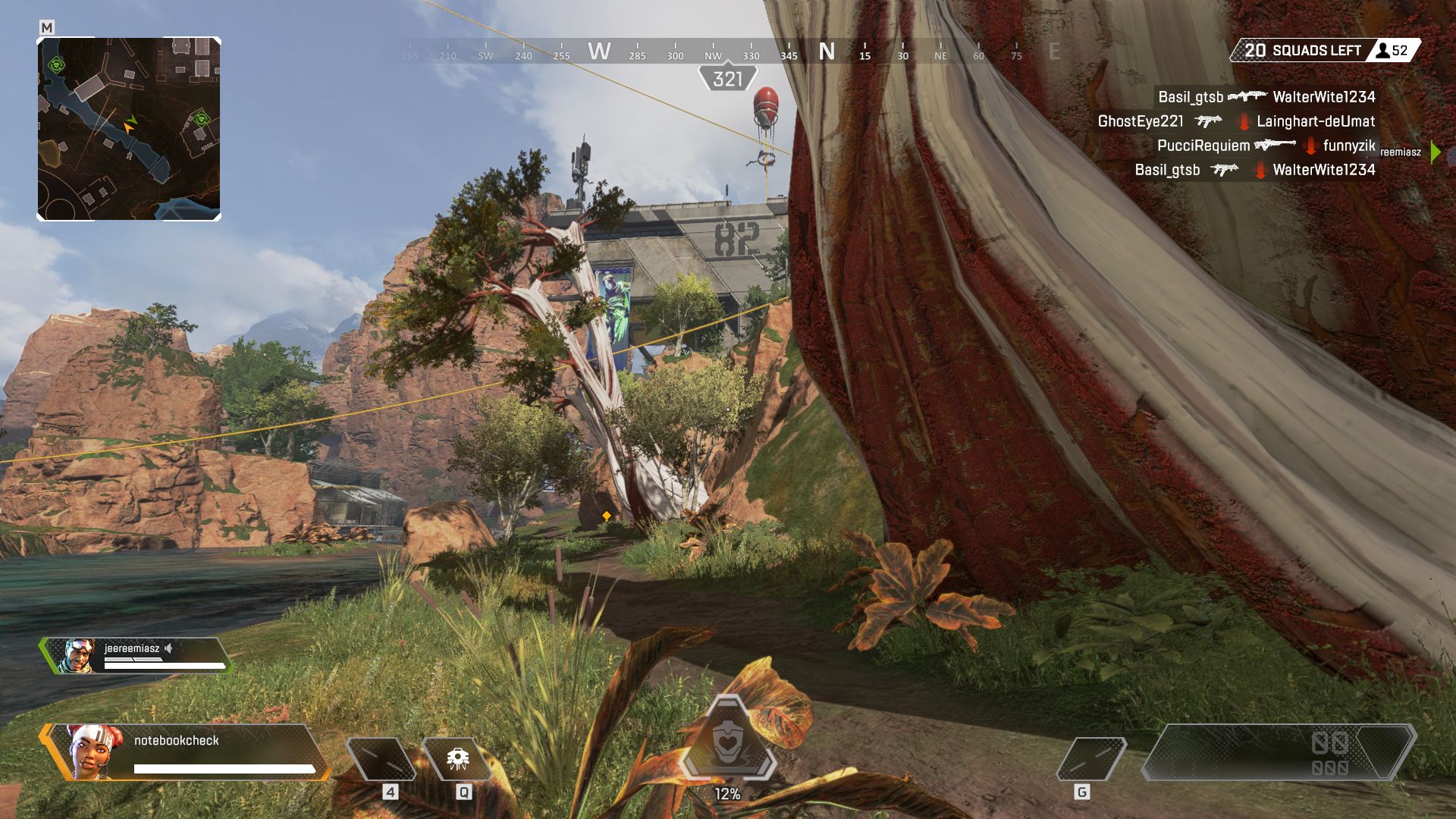Select the healing item slot
Image resolution: width=1456 pixels, height=819 pixels.
(x=381, y=758)
